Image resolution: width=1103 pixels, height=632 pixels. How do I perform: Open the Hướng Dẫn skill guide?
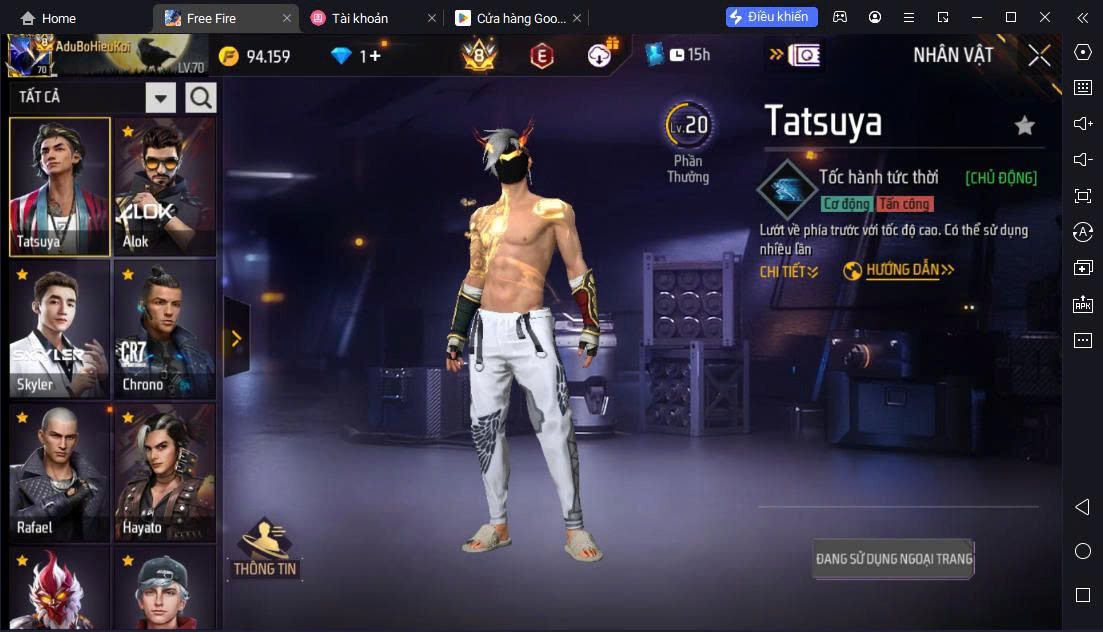(x=900, y=270)
